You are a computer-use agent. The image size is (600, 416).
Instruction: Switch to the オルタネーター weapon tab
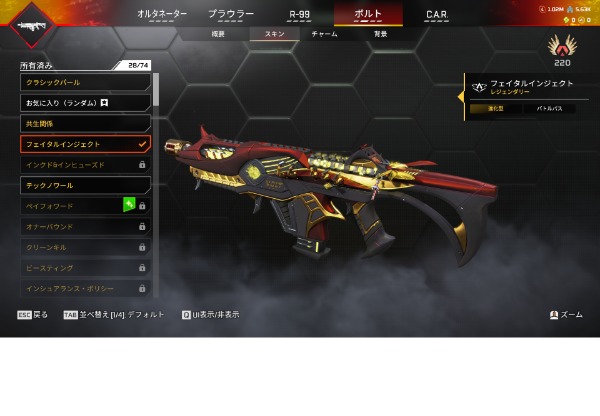163,15
